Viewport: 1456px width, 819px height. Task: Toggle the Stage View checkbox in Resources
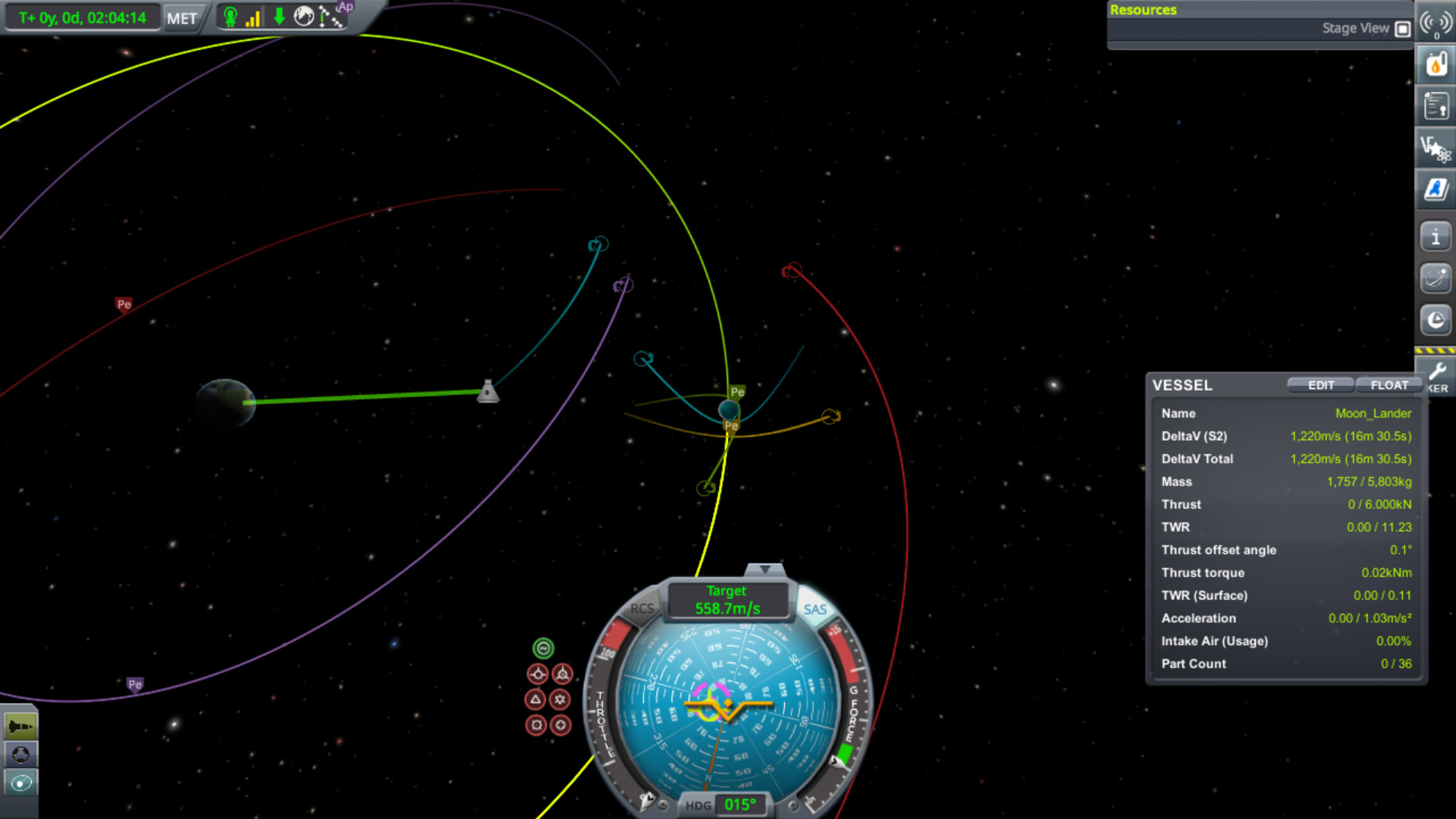1403,28
